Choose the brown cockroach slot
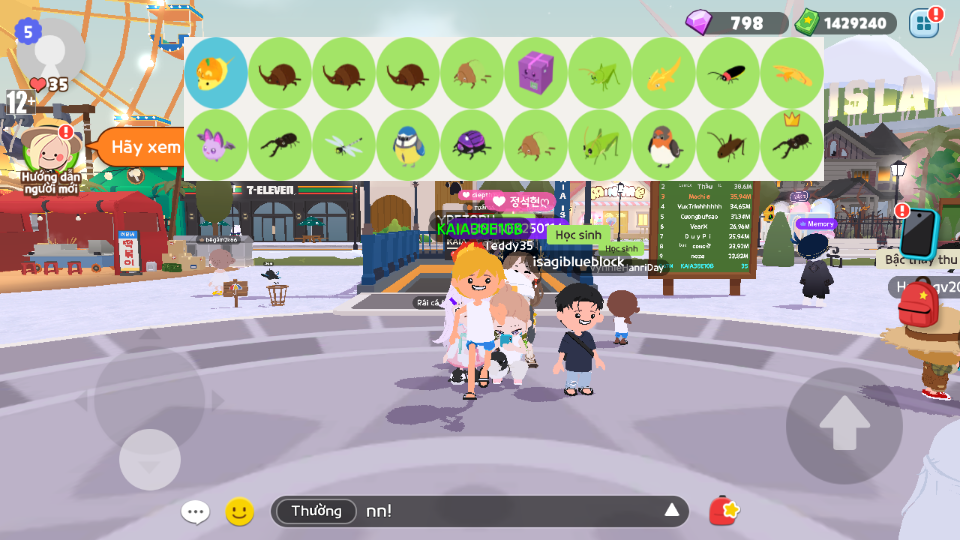Screen dimensions: 960x540 [x=728, y=144]
